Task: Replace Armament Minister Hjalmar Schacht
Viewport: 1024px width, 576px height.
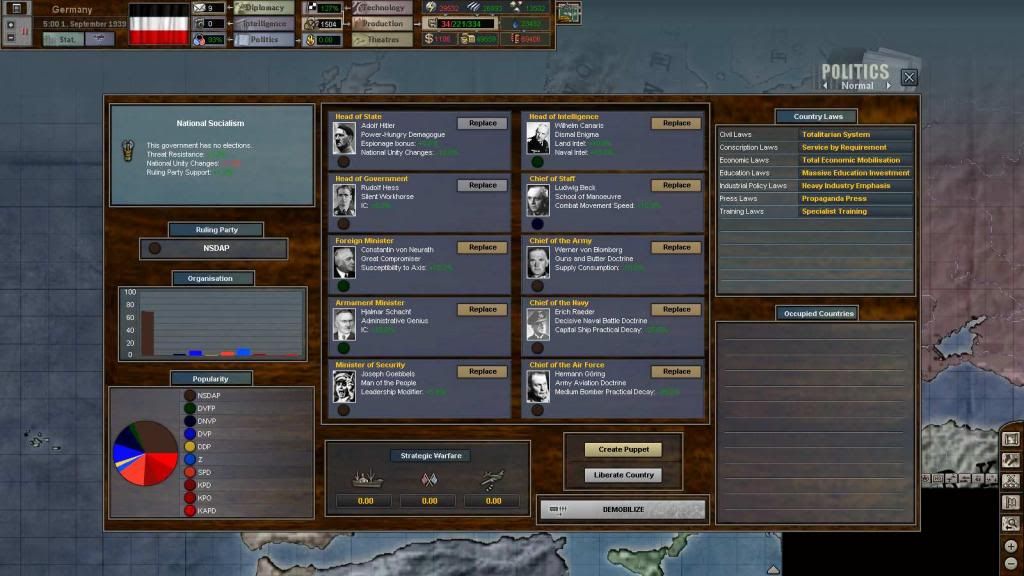Action: click(482, 309)
